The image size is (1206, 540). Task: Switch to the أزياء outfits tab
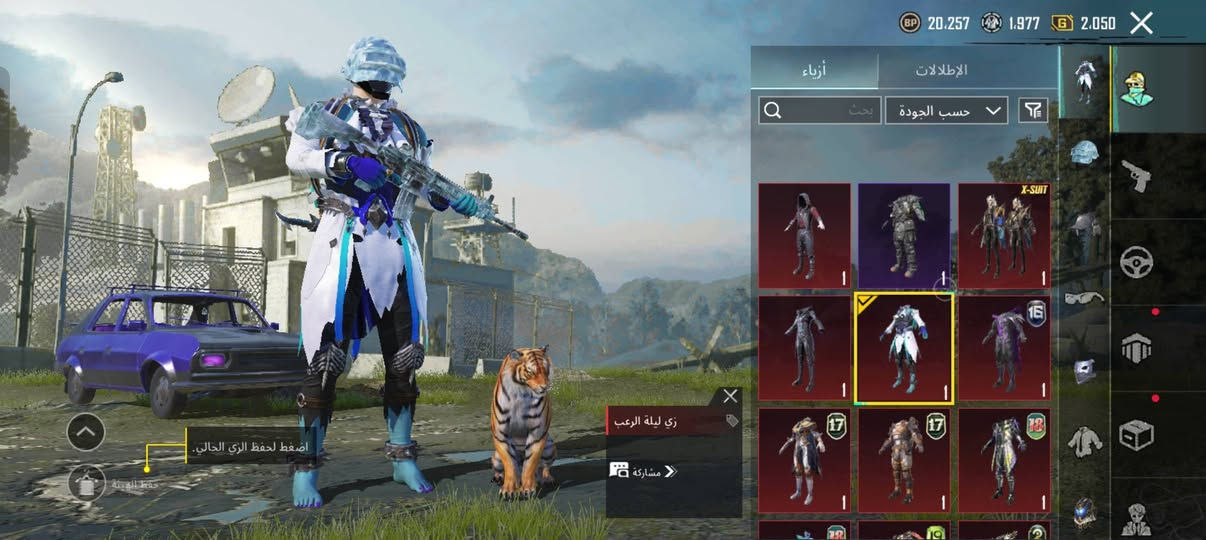pos(815,71)
